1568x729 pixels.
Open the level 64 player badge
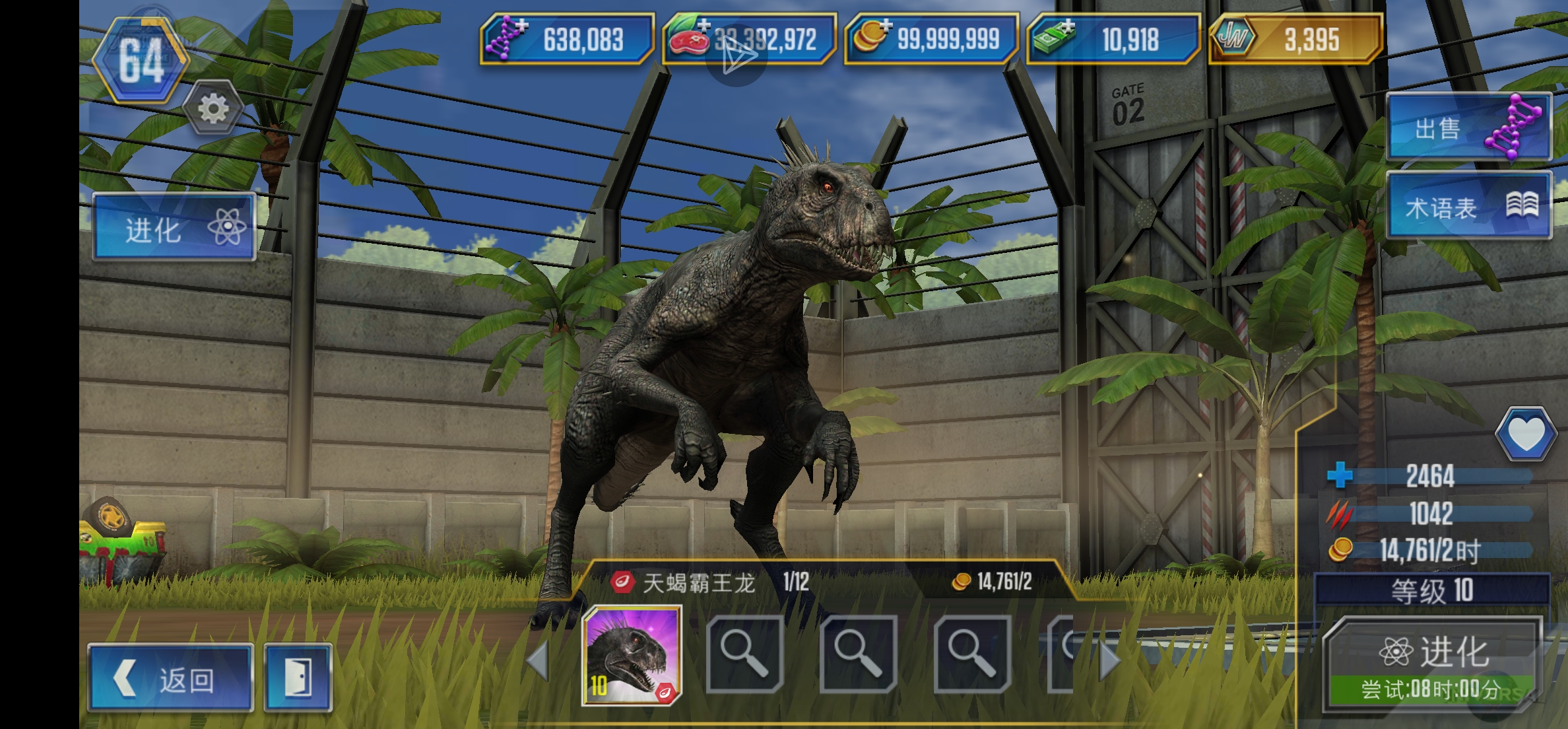(141, 61)
